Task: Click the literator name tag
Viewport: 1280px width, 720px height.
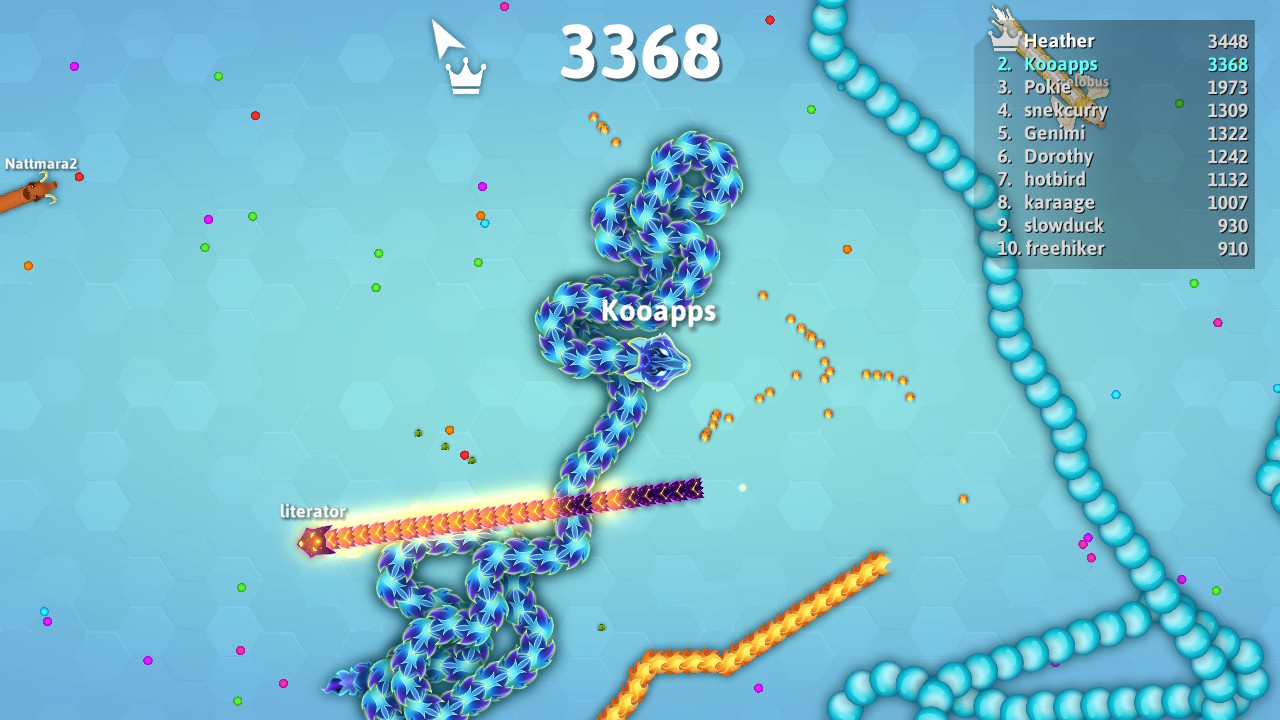Action: [312, 510]
